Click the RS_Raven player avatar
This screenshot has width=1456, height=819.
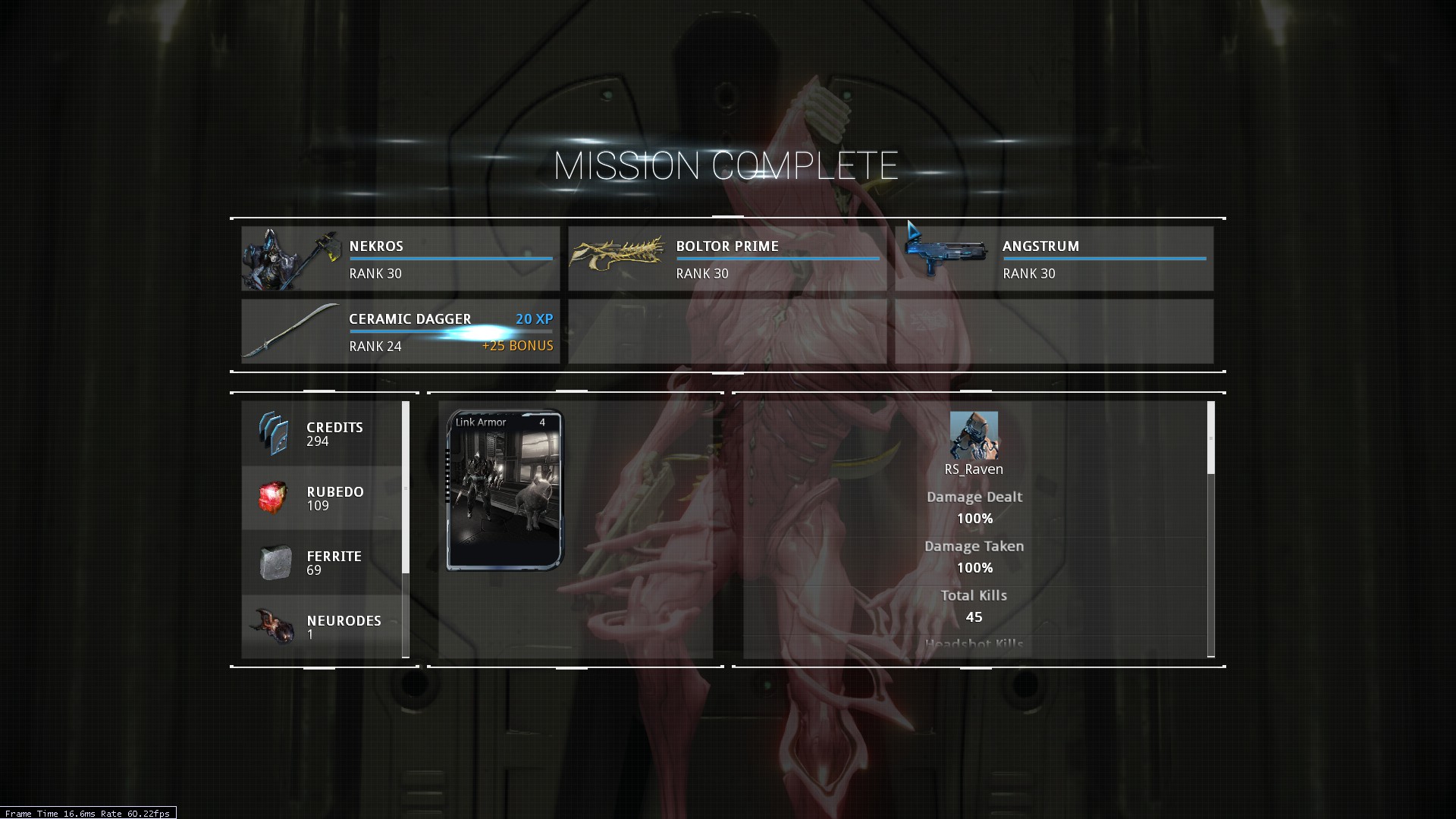[974, 435]
